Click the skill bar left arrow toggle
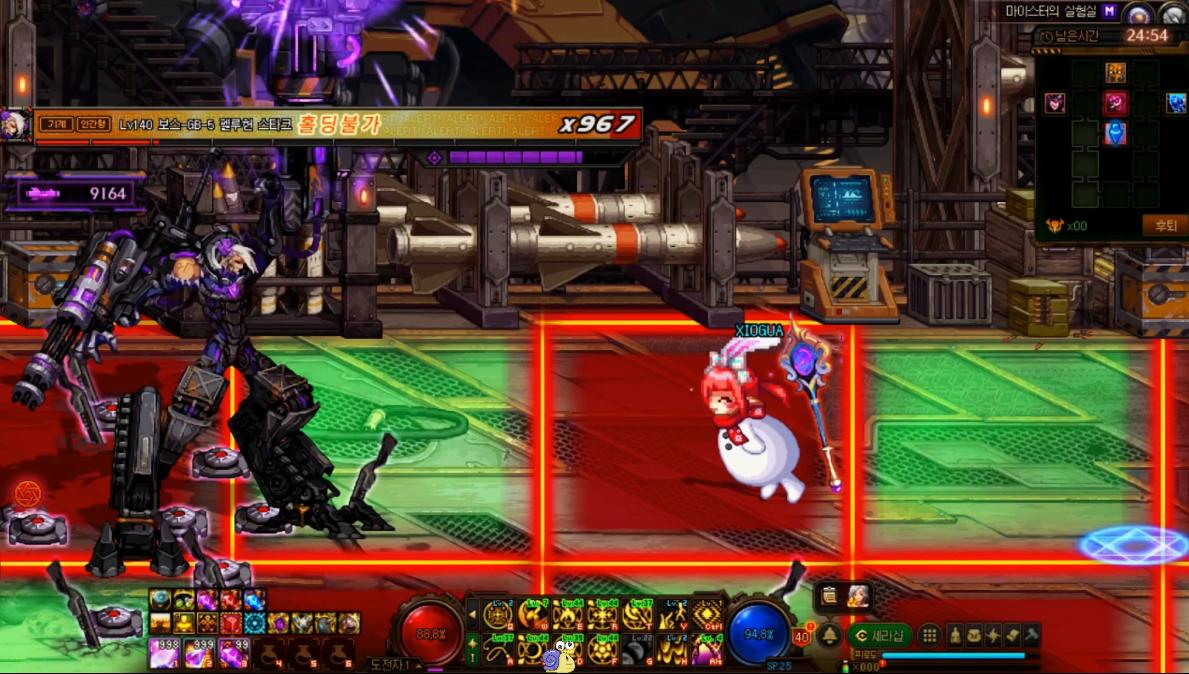The height and width of the screenshot is (674, 1189). click(473, 615)
